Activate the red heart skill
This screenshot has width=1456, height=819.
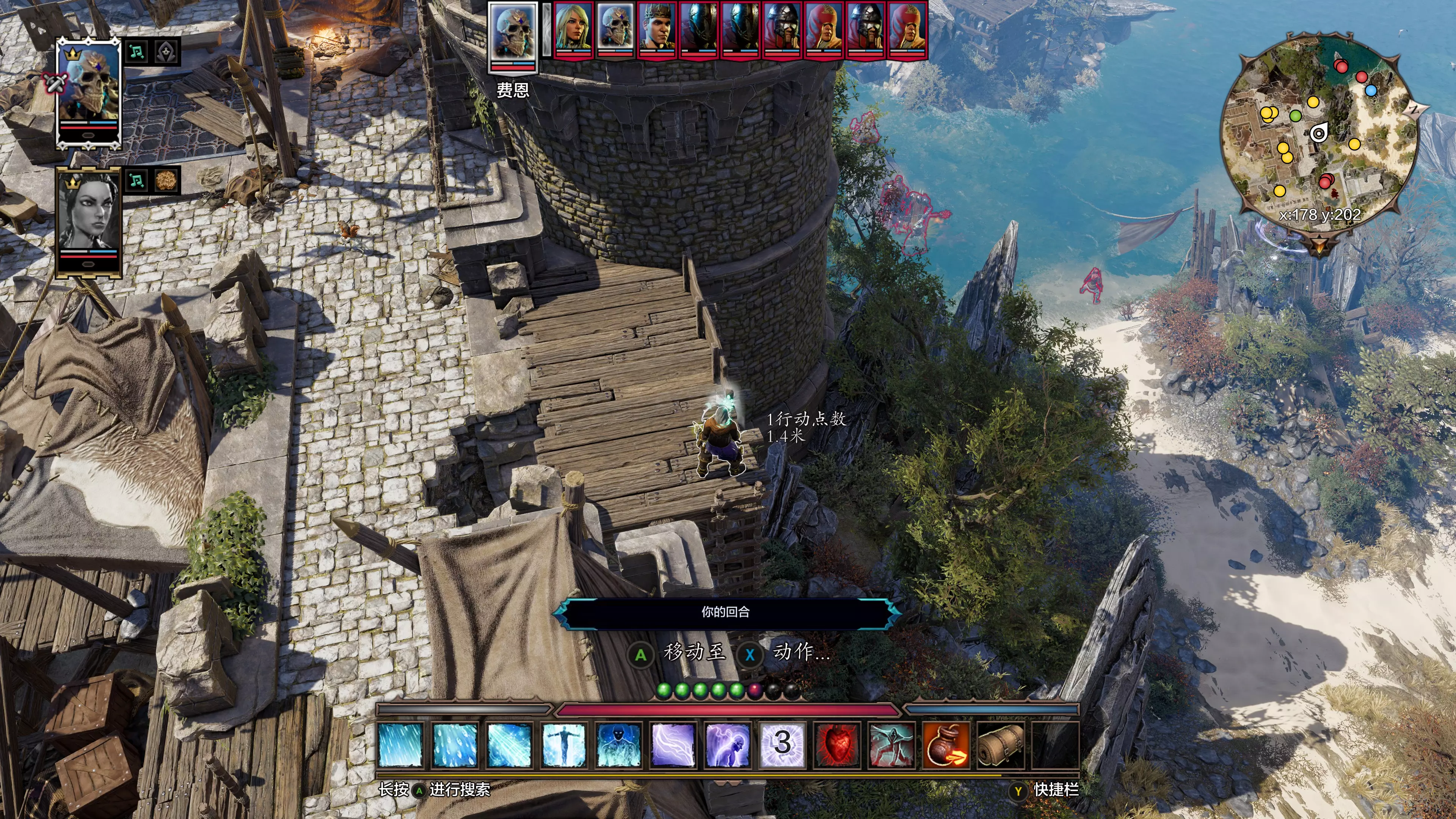pyautogui.click(x=837, y=744)
